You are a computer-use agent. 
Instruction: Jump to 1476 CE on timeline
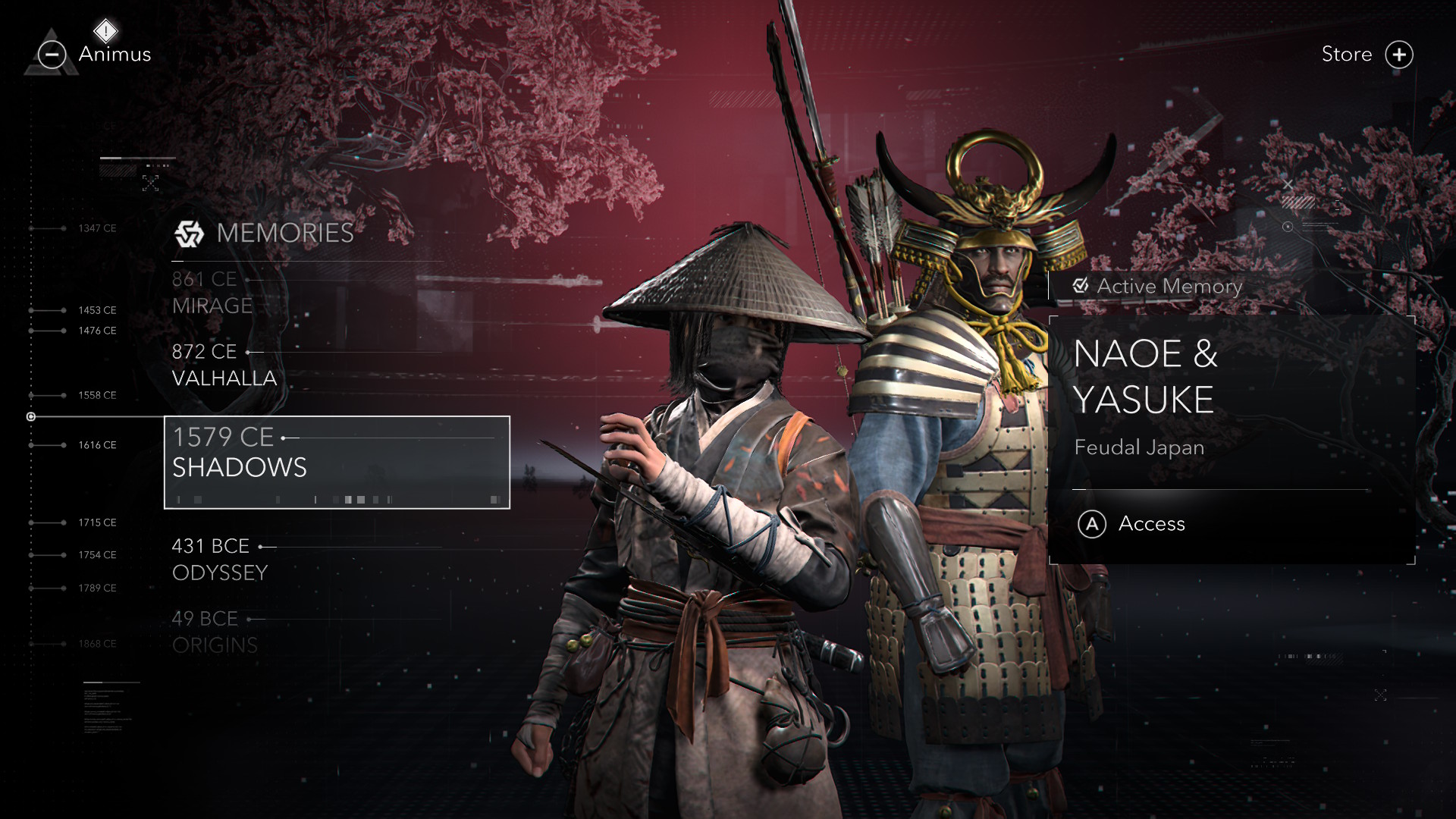click(x=97, y=331)
